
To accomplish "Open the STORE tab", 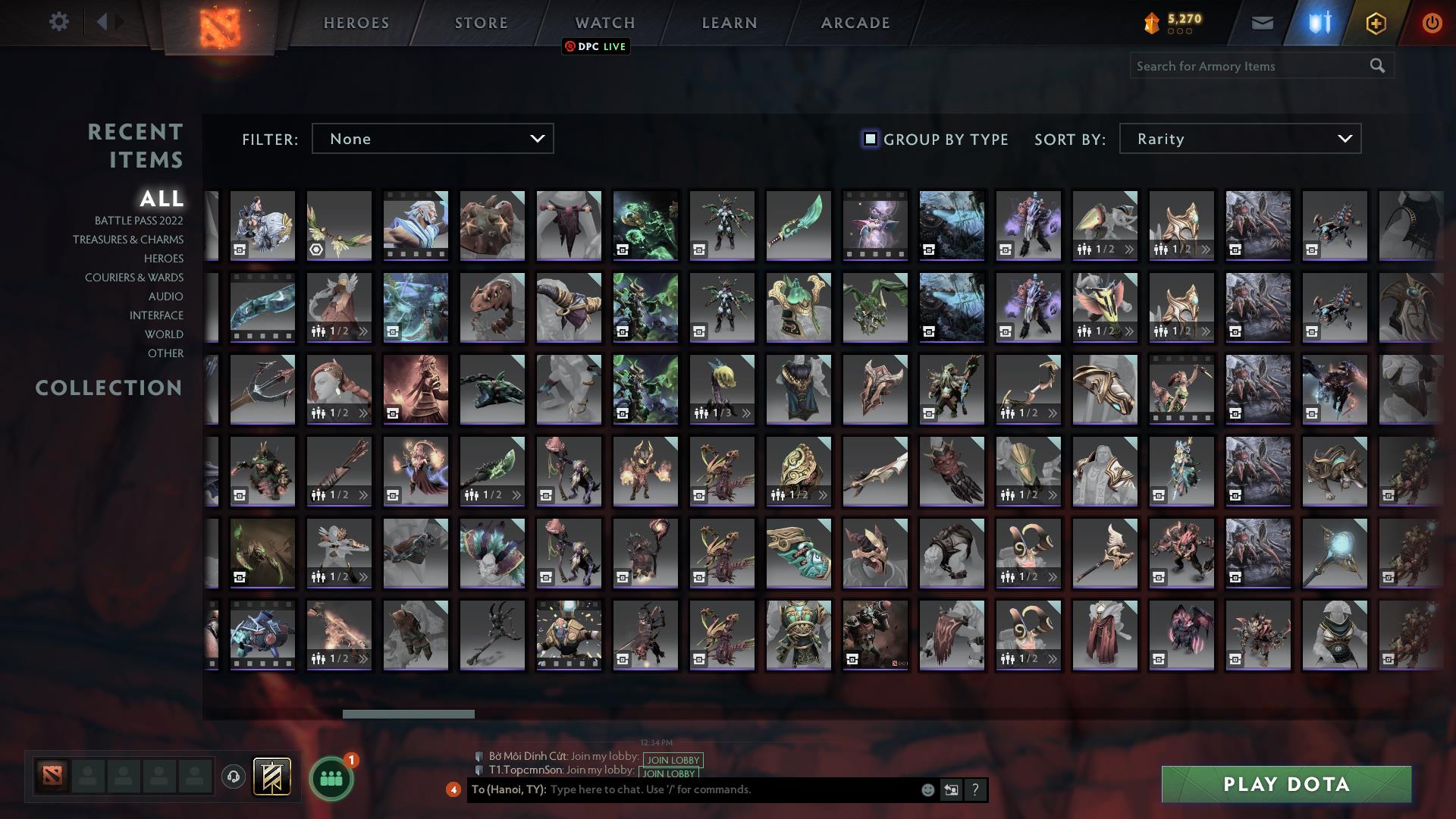I will 481,23.
